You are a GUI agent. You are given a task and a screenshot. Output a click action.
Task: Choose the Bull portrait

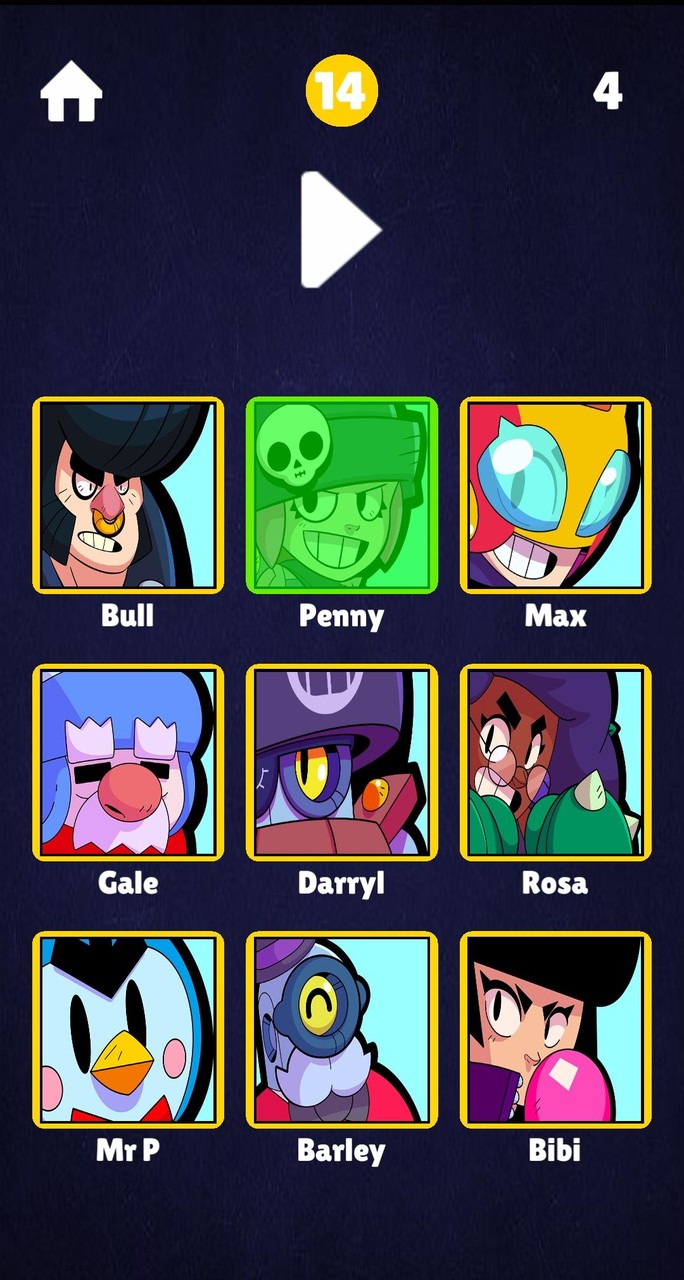point(128,495)
